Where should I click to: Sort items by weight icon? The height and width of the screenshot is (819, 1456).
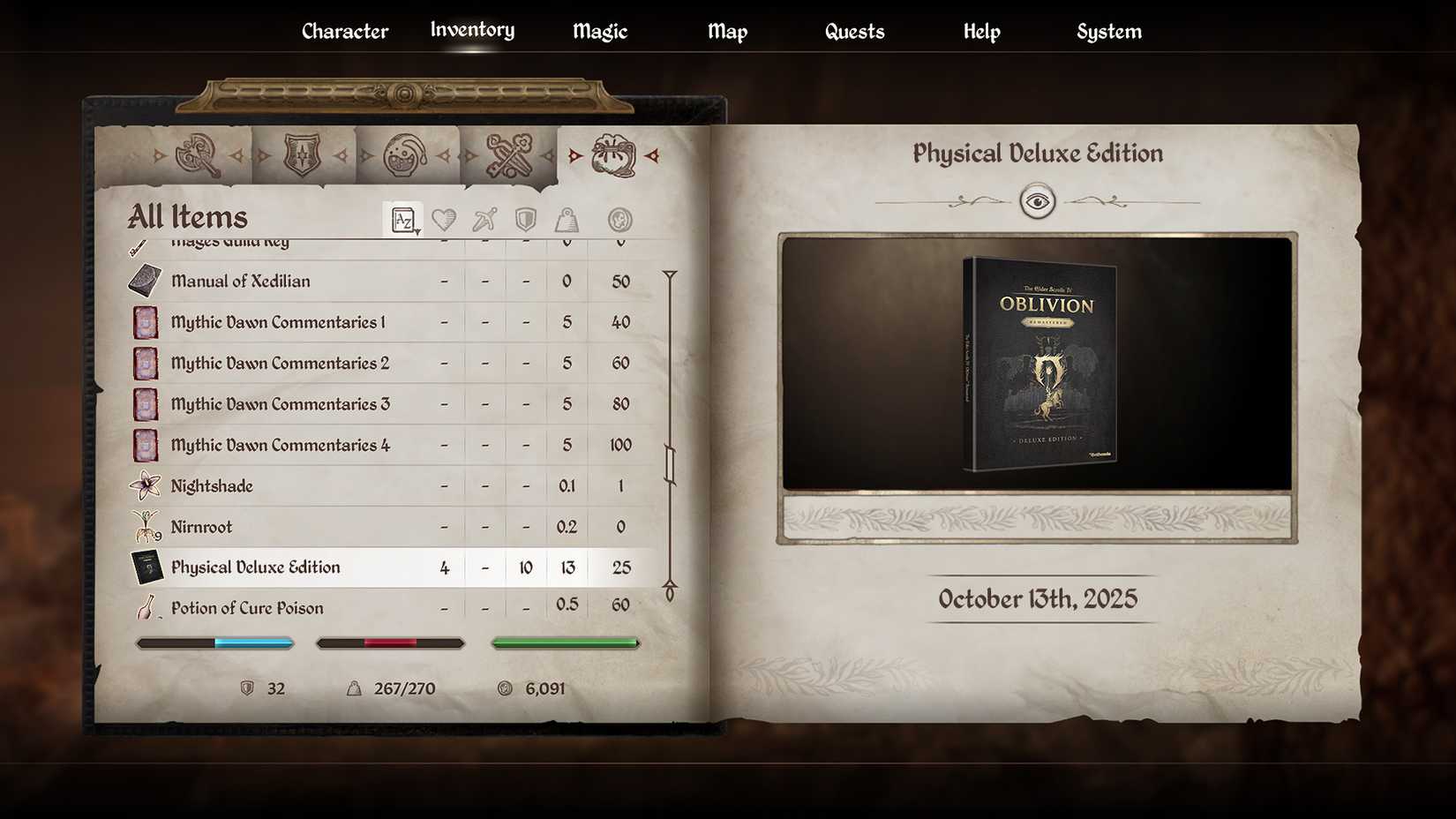(567, 219)
